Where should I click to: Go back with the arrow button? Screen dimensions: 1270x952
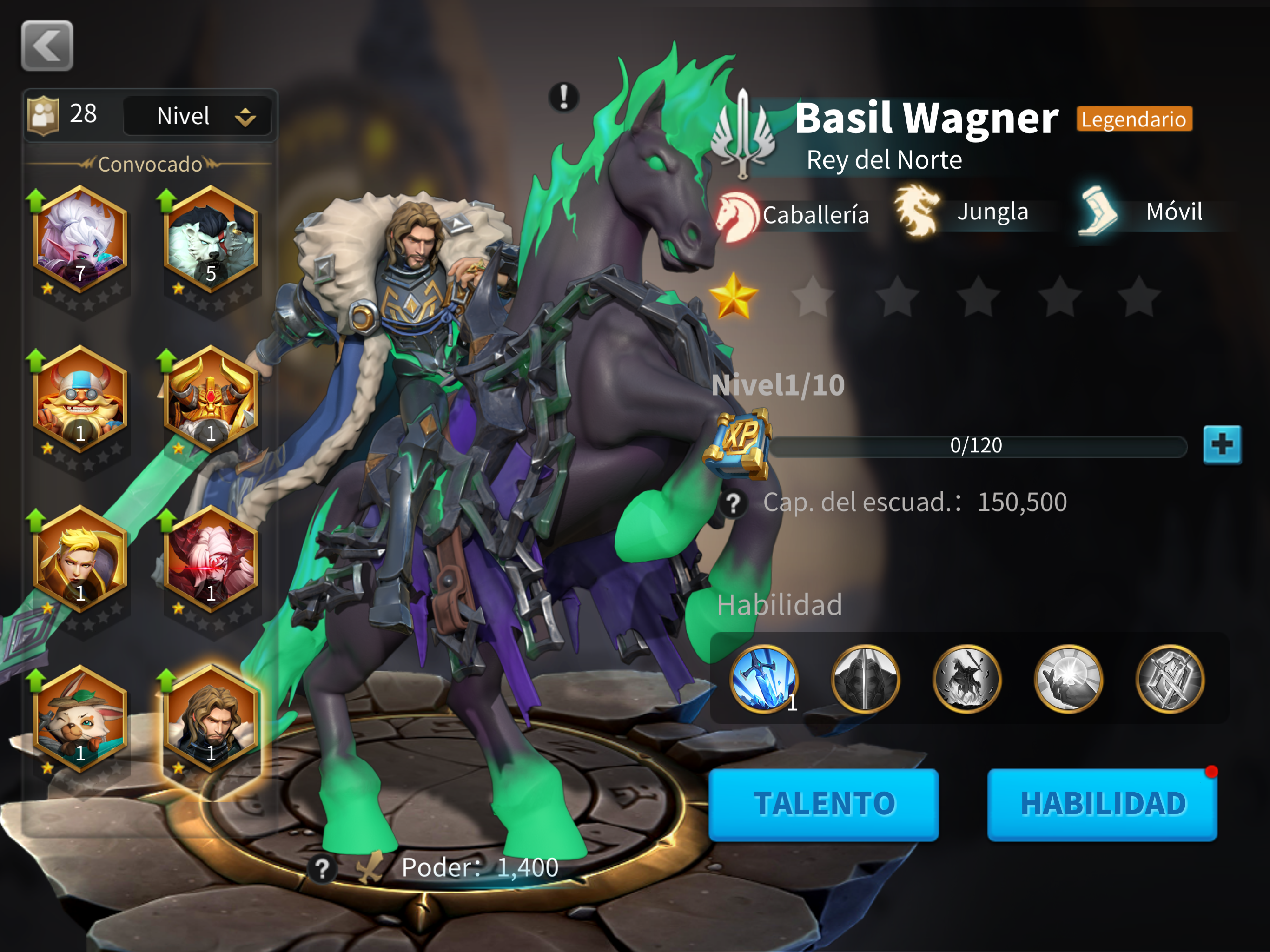tap(47, 46)
